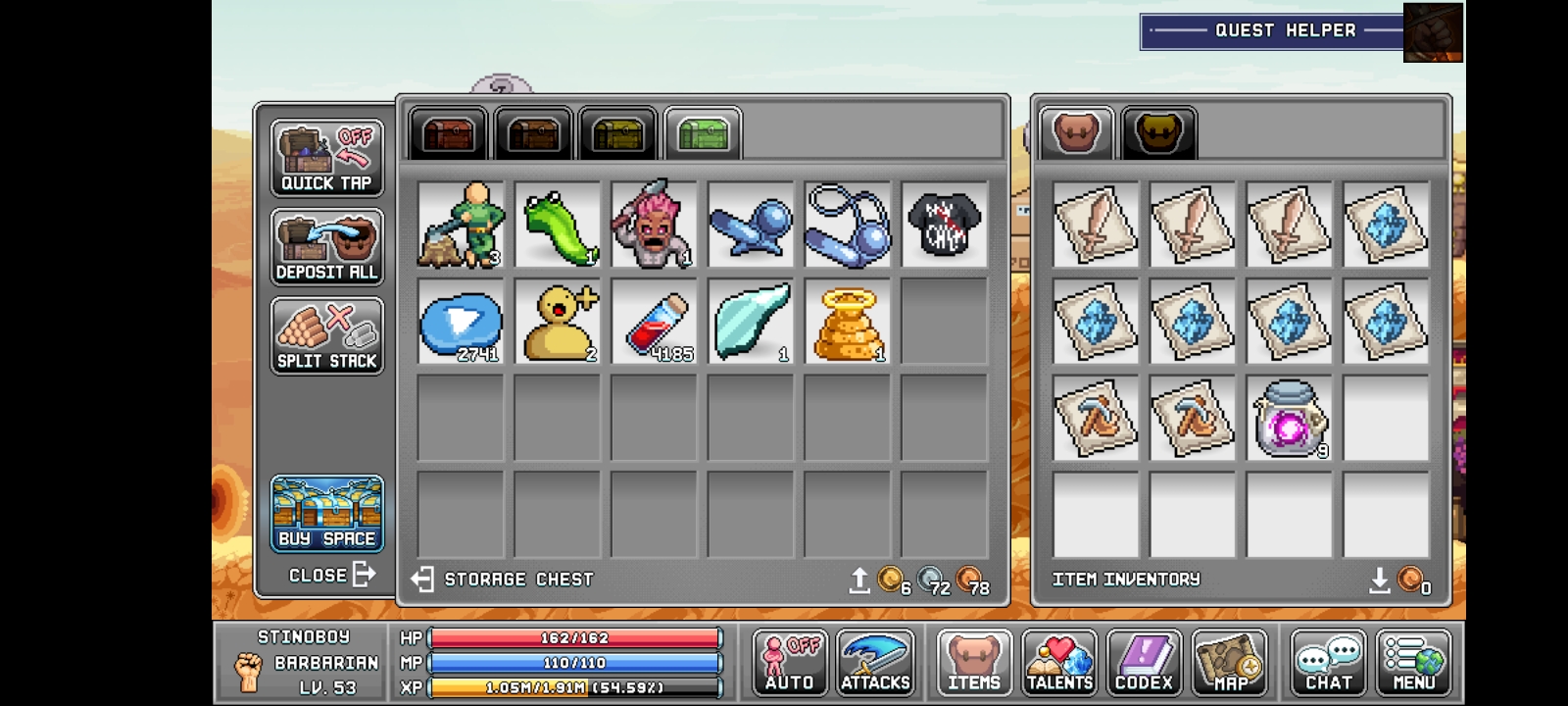The width and height of the screenshot is (1568, 706).
Task: Click the coin deposit arrow in storage chest
Action: click(x=859, y=580)
